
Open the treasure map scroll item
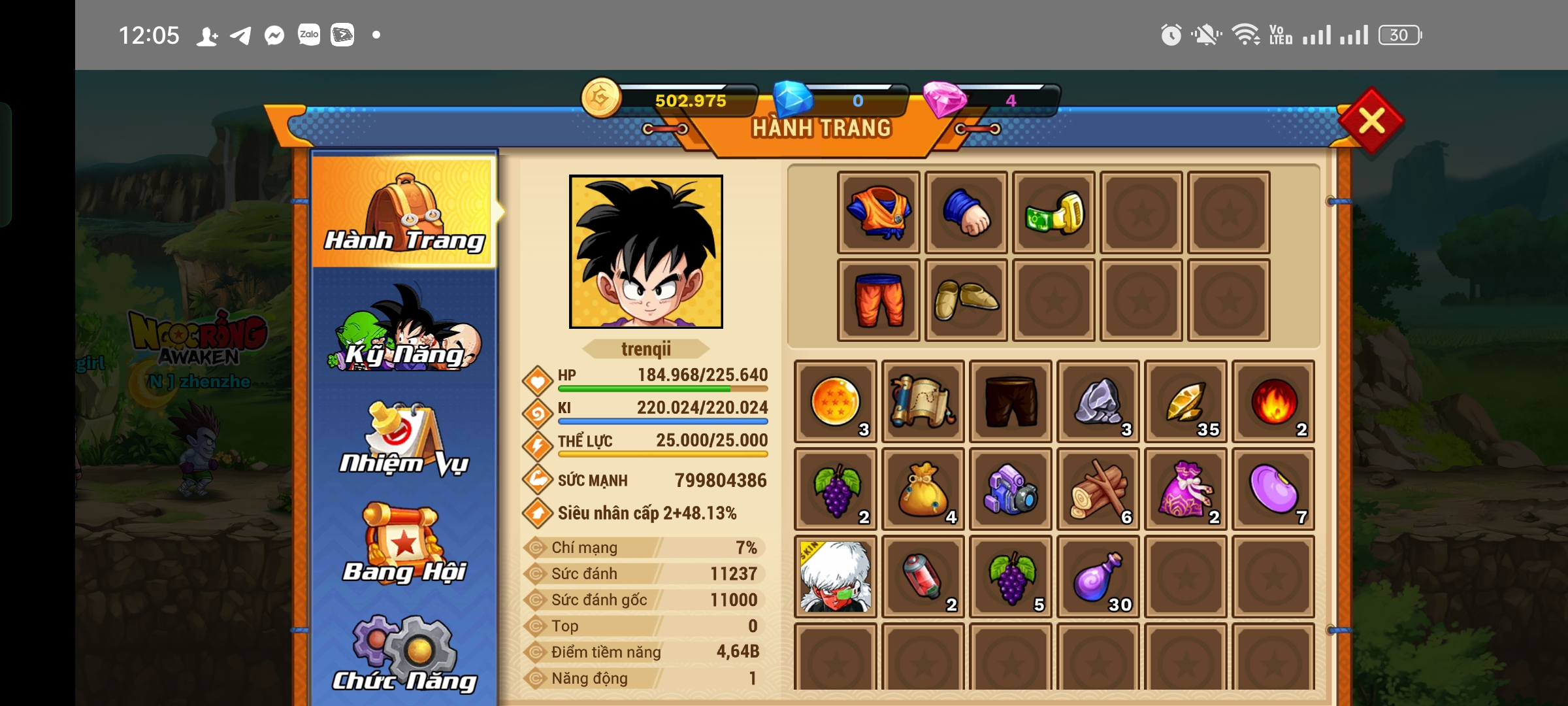coord(923,401)
